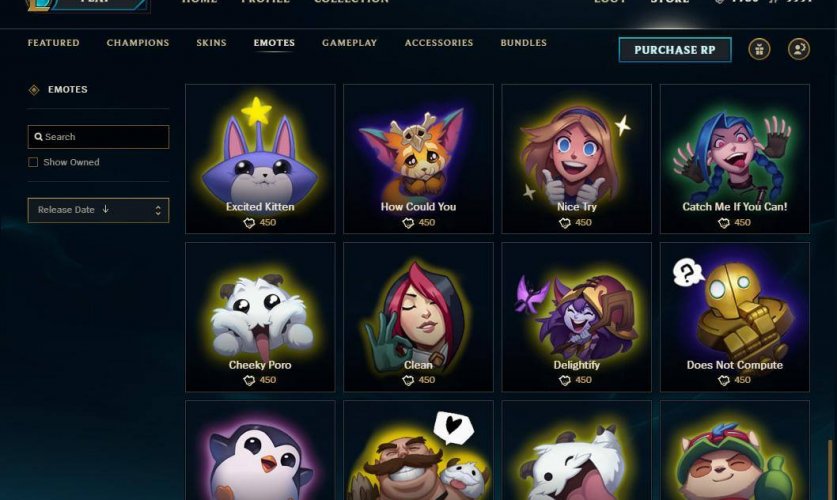
Task: Choose the How Could You emote
Action: click(418, 158)
